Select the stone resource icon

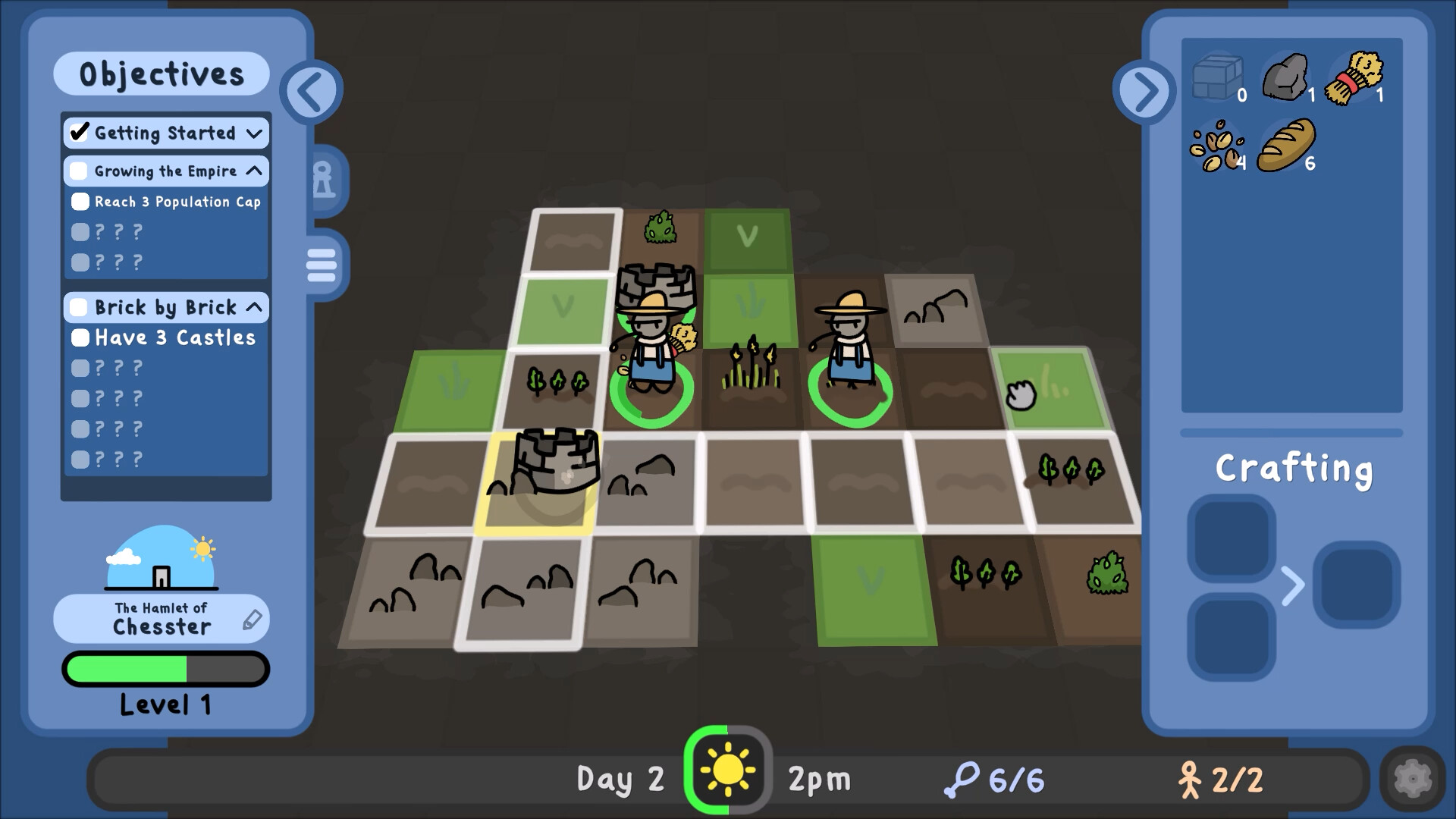click(1286, 76)
